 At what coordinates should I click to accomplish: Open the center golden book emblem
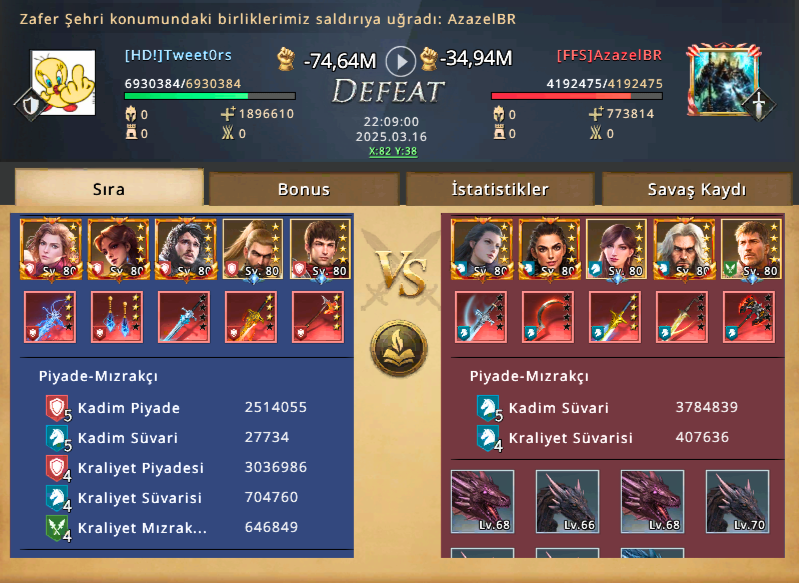pos(398,346)
